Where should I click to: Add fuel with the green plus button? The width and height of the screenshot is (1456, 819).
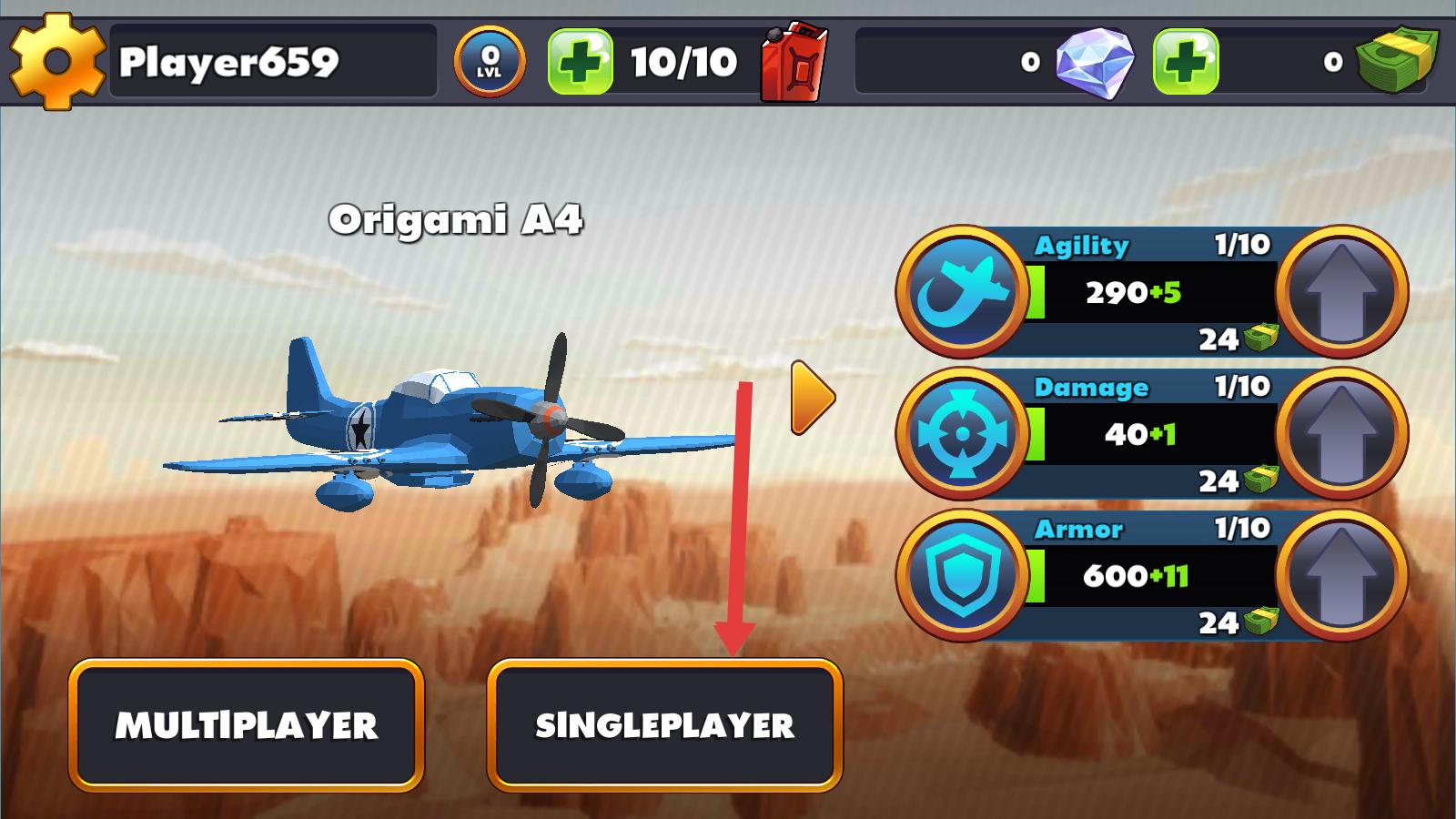pyautogui.click(x=580, y=62)
